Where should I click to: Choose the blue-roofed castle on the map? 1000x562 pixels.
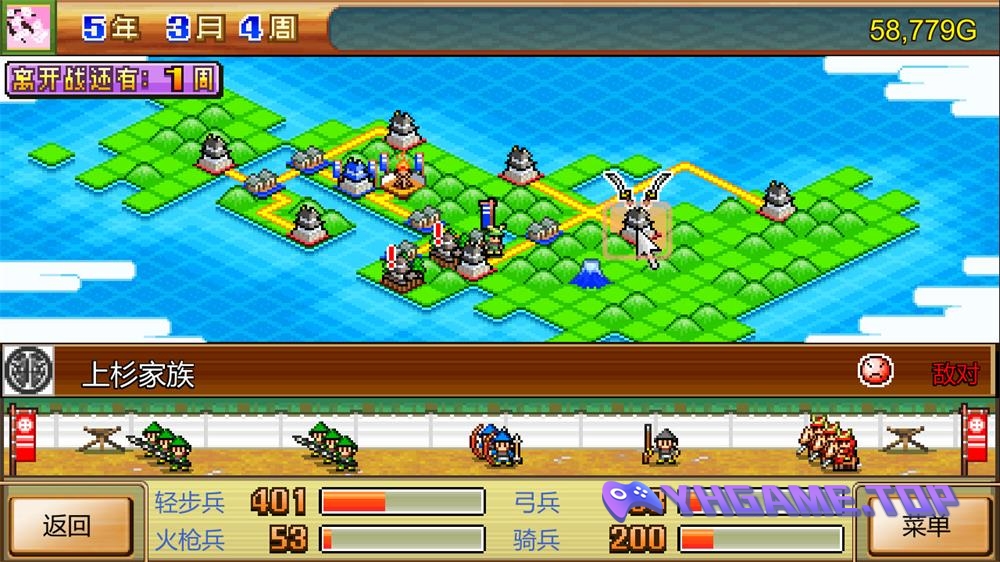354,177
